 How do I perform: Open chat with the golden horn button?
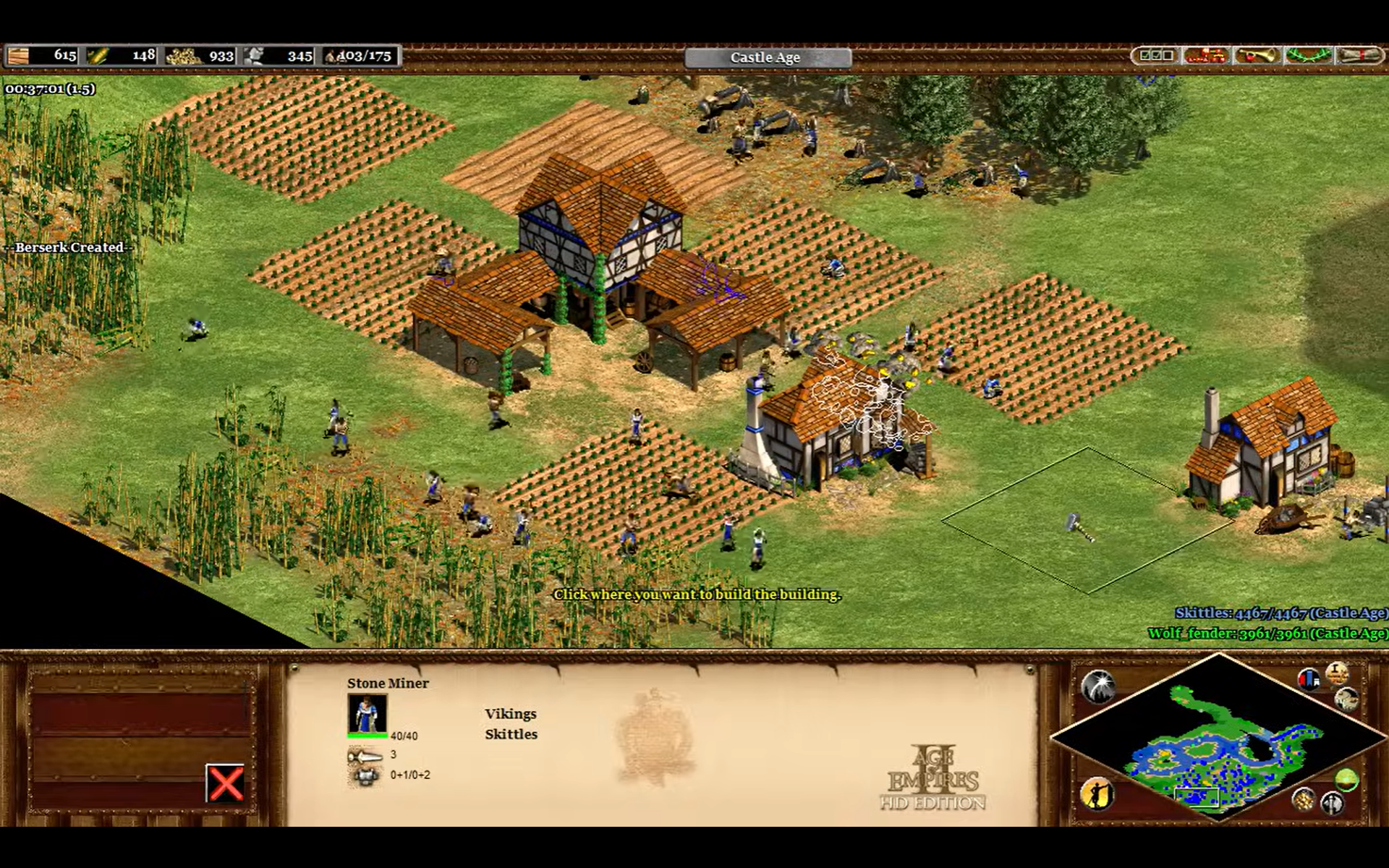pos(1257,56)
